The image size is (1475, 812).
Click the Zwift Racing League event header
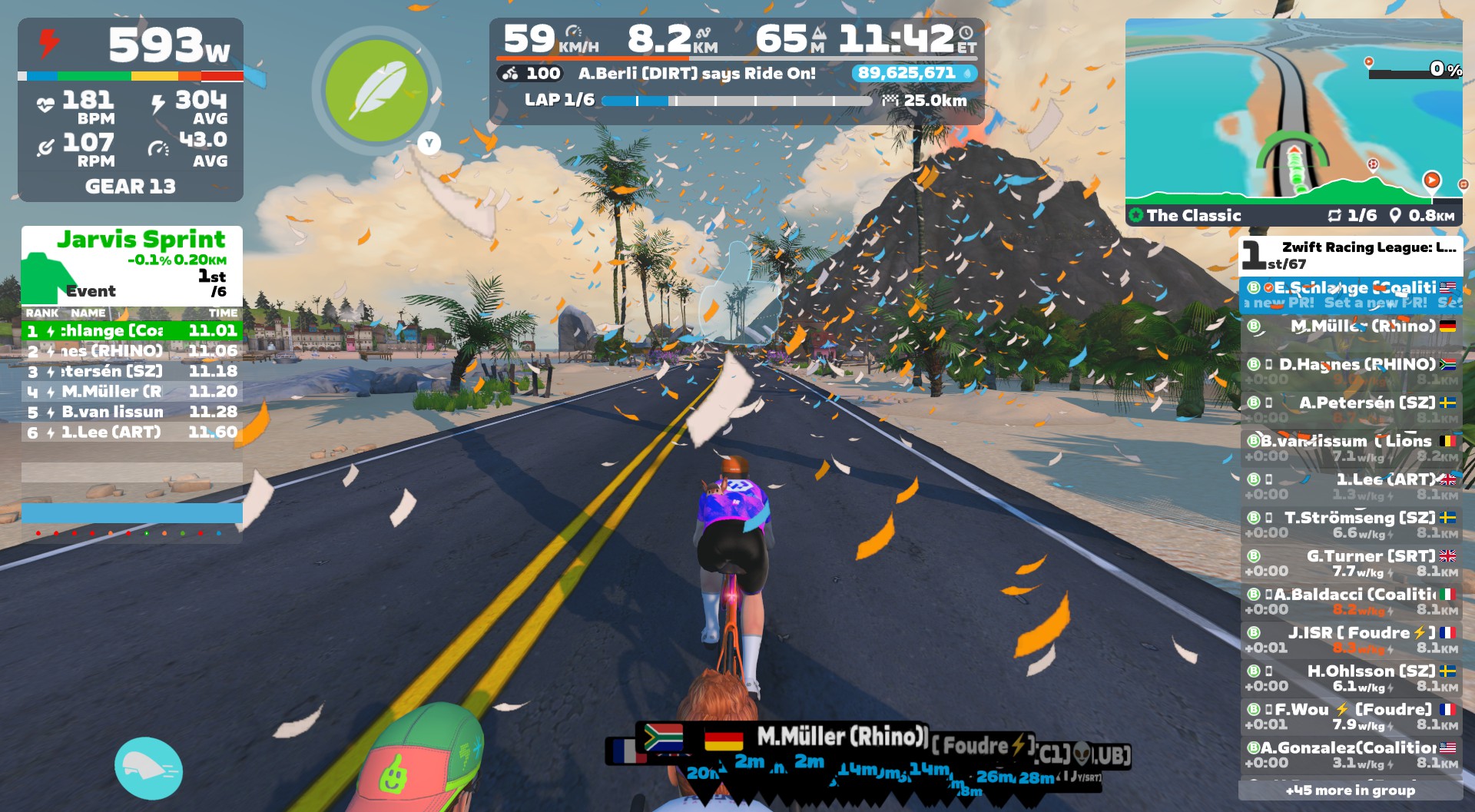(1351, 254)
